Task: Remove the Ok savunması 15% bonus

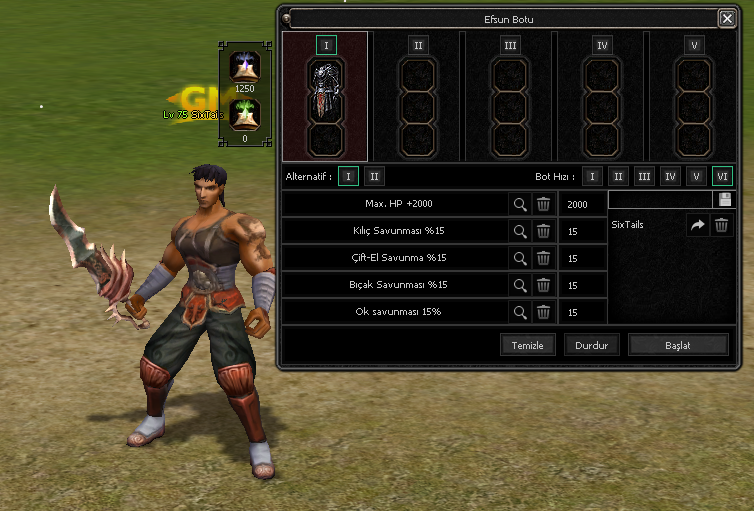Action: (543, 312)
